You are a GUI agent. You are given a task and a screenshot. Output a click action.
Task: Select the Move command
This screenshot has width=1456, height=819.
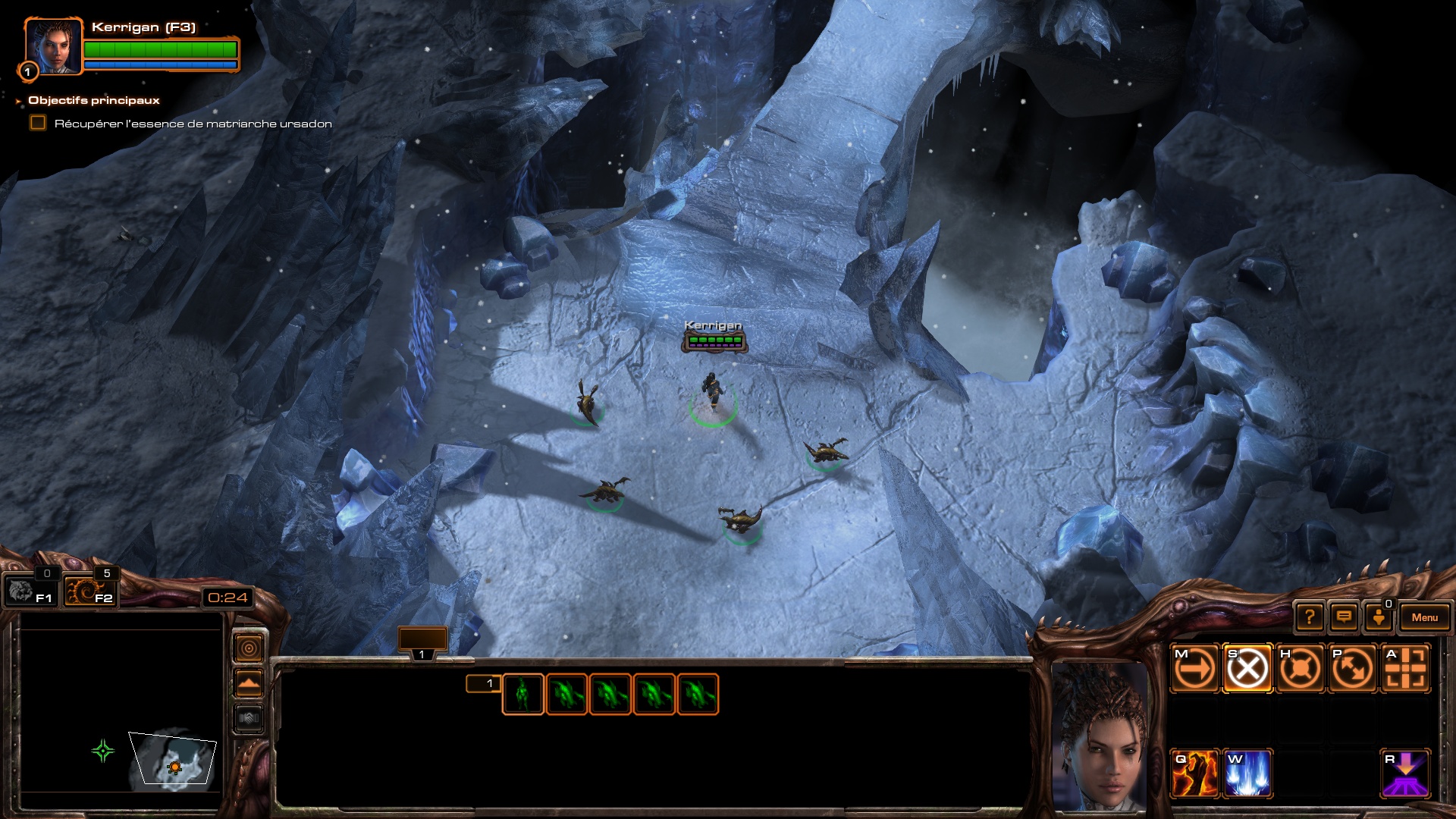1194,669
